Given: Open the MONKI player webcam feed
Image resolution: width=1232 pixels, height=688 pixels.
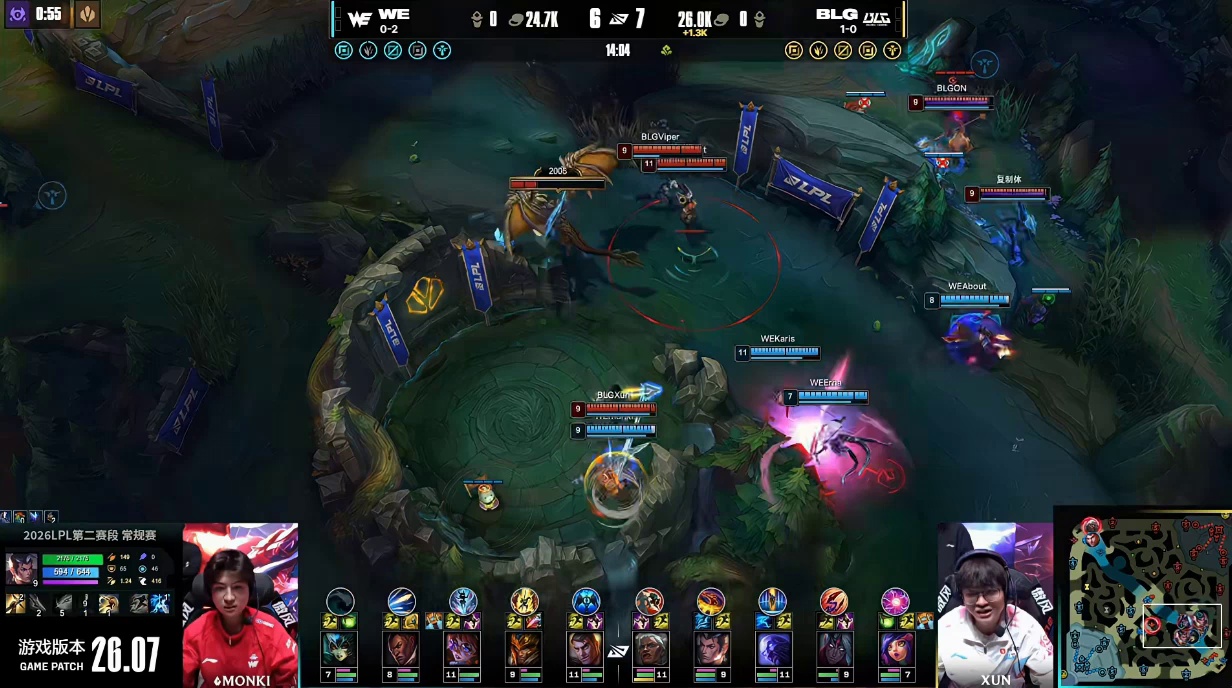Looking at the screenshot, I should pyautogui.click(x=240, y=604).
